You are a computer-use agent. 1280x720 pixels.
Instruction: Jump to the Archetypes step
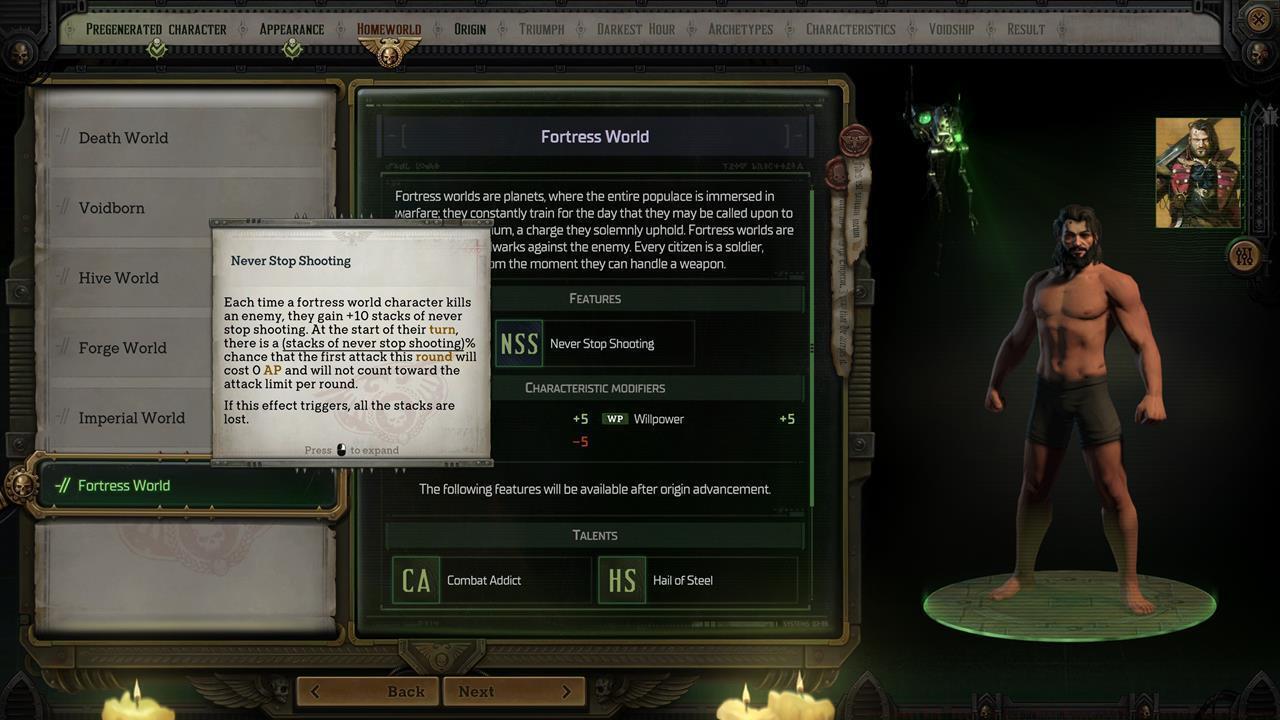coord(740,29)
